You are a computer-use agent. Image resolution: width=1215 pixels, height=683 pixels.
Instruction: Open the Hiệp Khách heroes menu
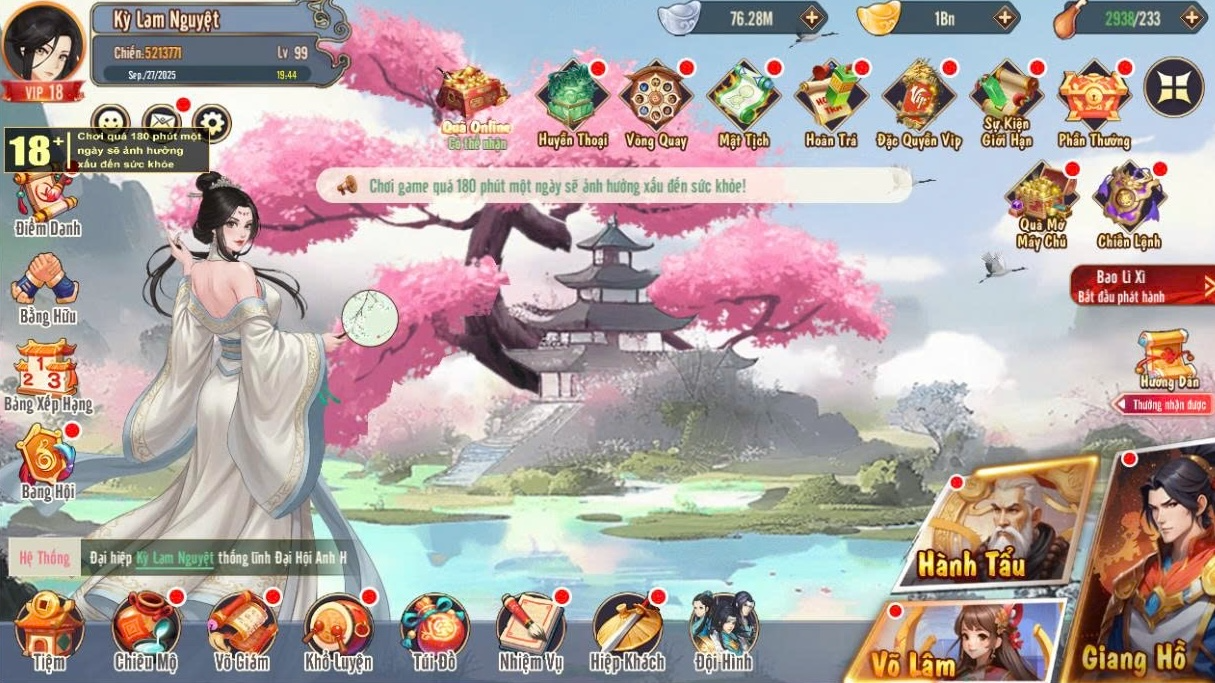pyautogui.click(x=626, y=627)
